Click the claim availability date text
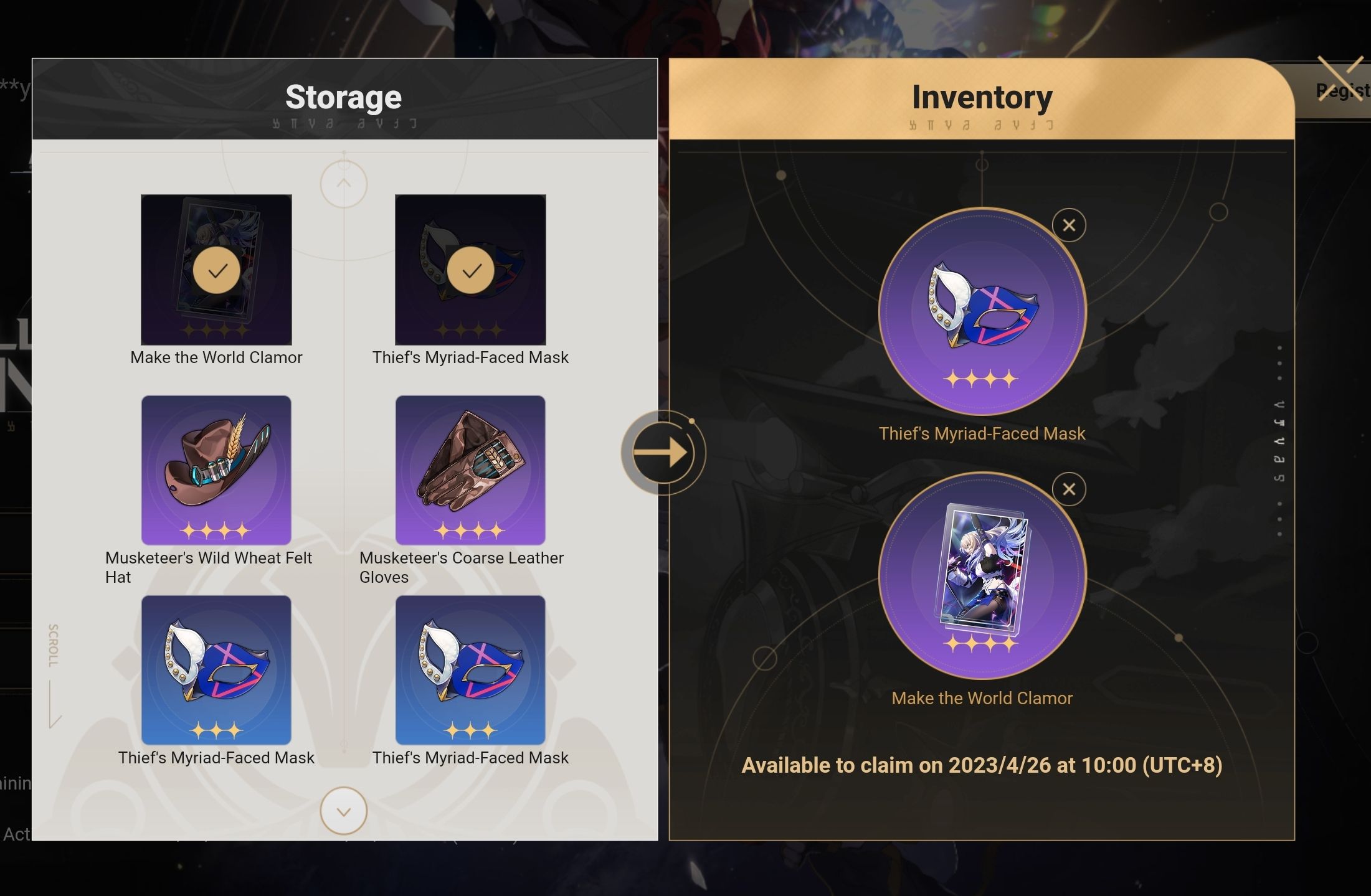The height and width of the screenshot is (896, 1371). tap(982, 765)
